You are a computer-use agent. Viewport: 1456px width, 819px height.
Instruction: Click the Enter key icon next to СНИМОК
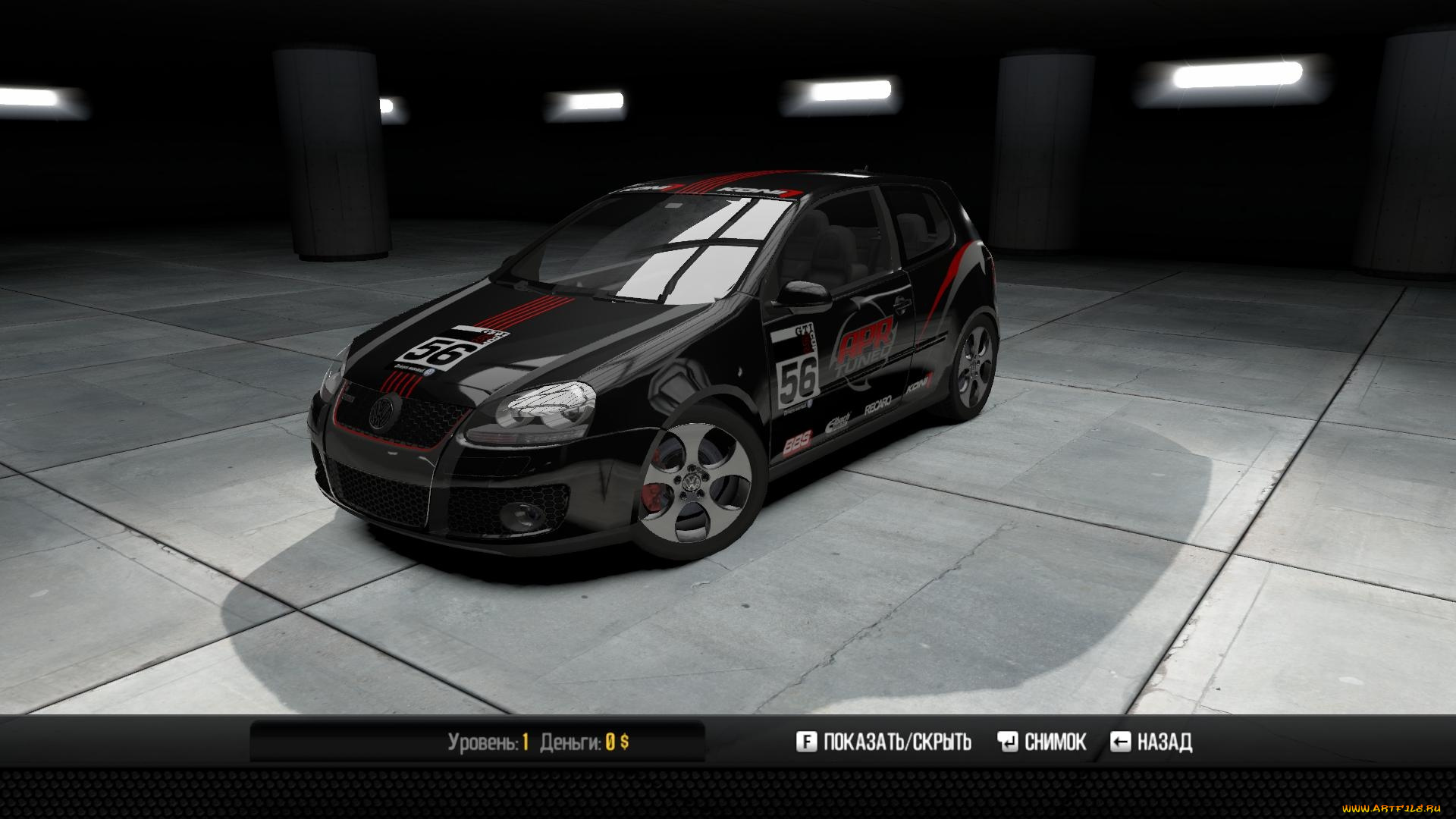coord(1007,742)
